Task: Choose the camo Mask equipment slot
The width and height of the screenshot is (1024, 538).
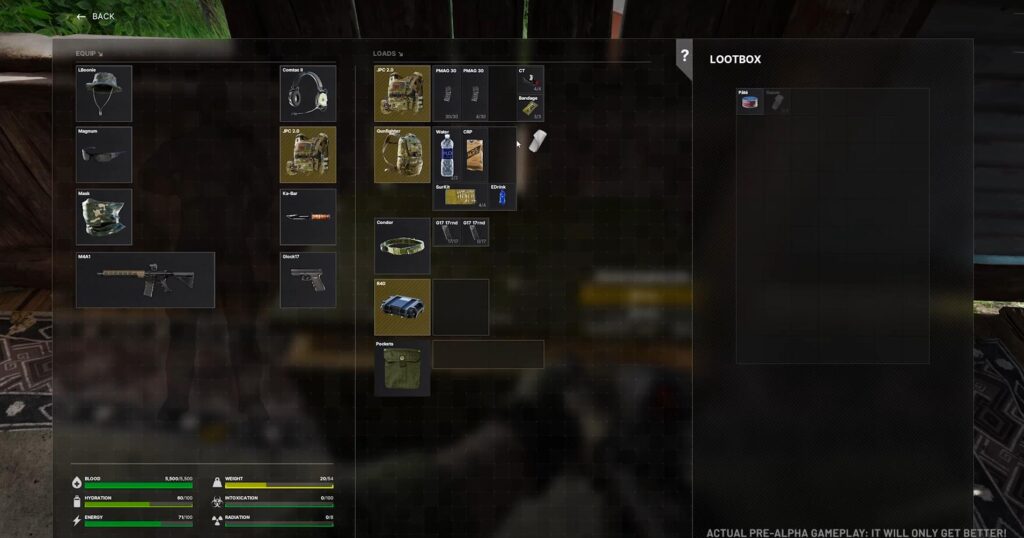Action: 104,217
